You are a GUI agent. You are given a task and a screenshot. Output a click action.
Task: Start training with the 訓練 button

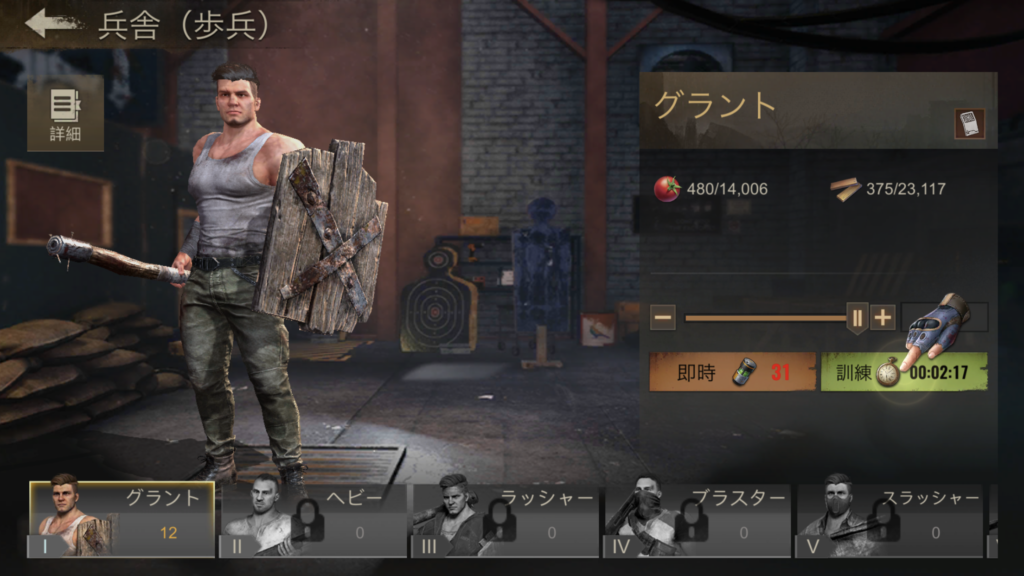[x=903, y=372]
